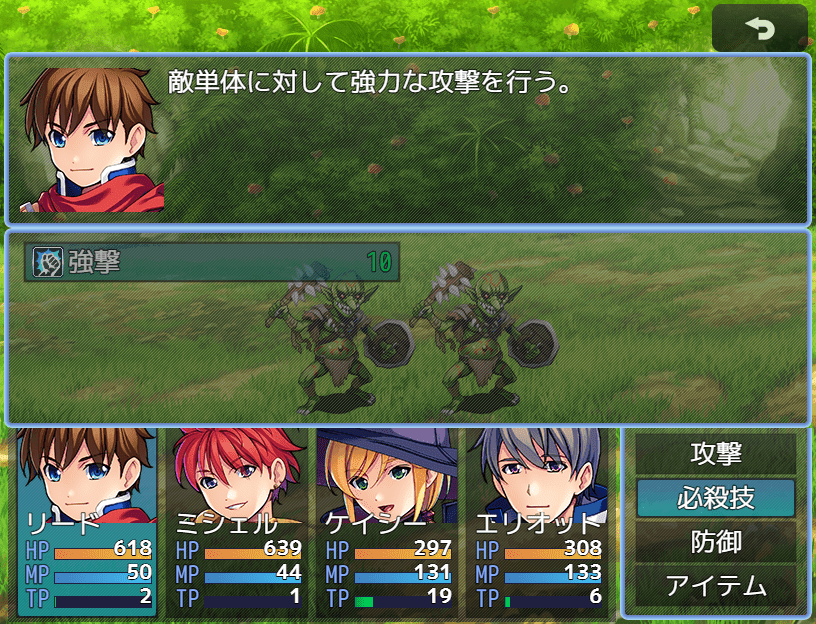Select リード's party status panel

pyautogui.click(x=87, y=522)
